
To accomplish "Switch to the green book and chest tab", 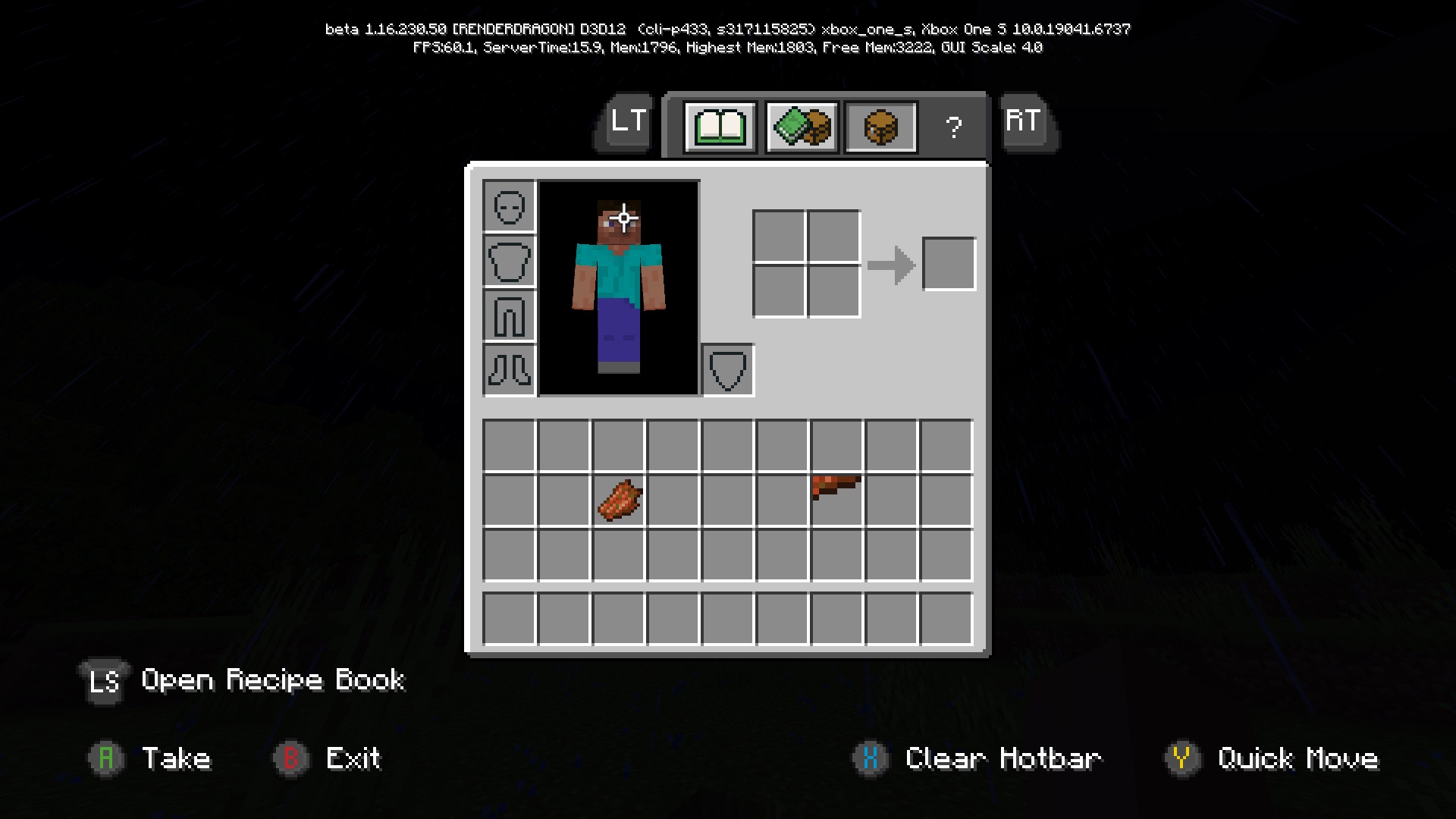I will pyautogui.click(x=802, y=127).
